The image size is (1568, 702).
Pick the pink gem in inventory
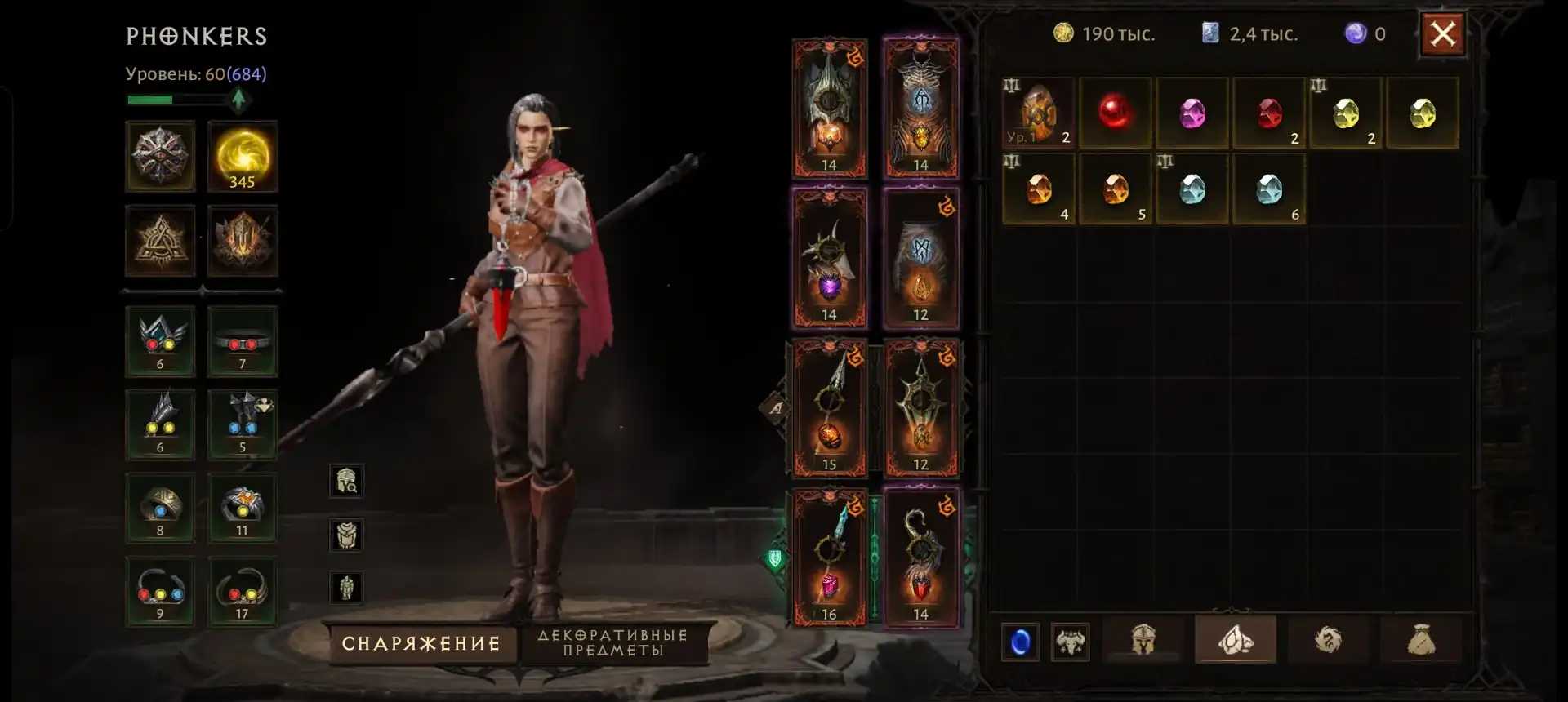pos(1192,113)
